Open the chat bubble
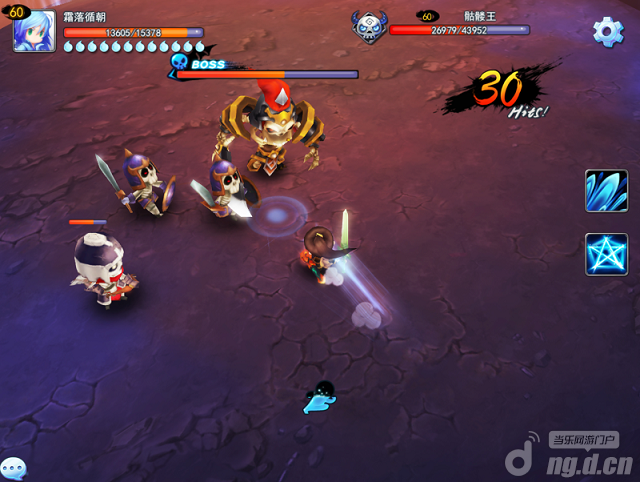The width and height of the screenshot is (640, 482). click(12, 469)
